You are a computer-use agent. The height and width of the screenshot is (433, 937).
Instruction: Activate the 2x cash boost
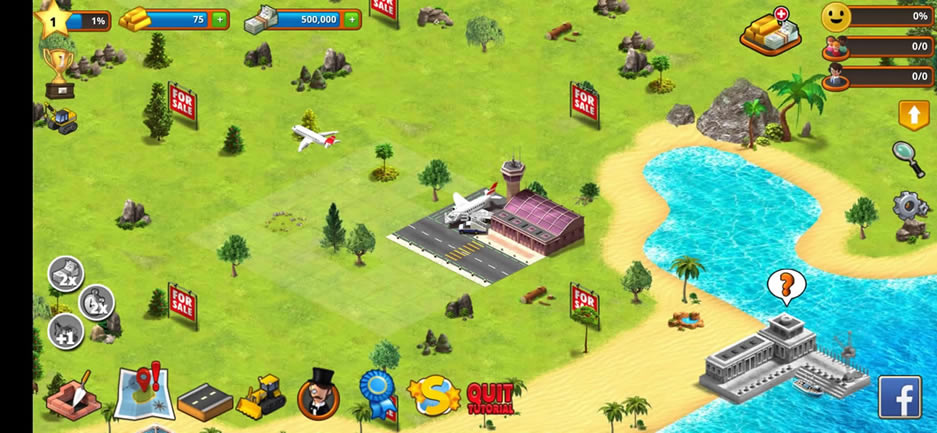67,274
